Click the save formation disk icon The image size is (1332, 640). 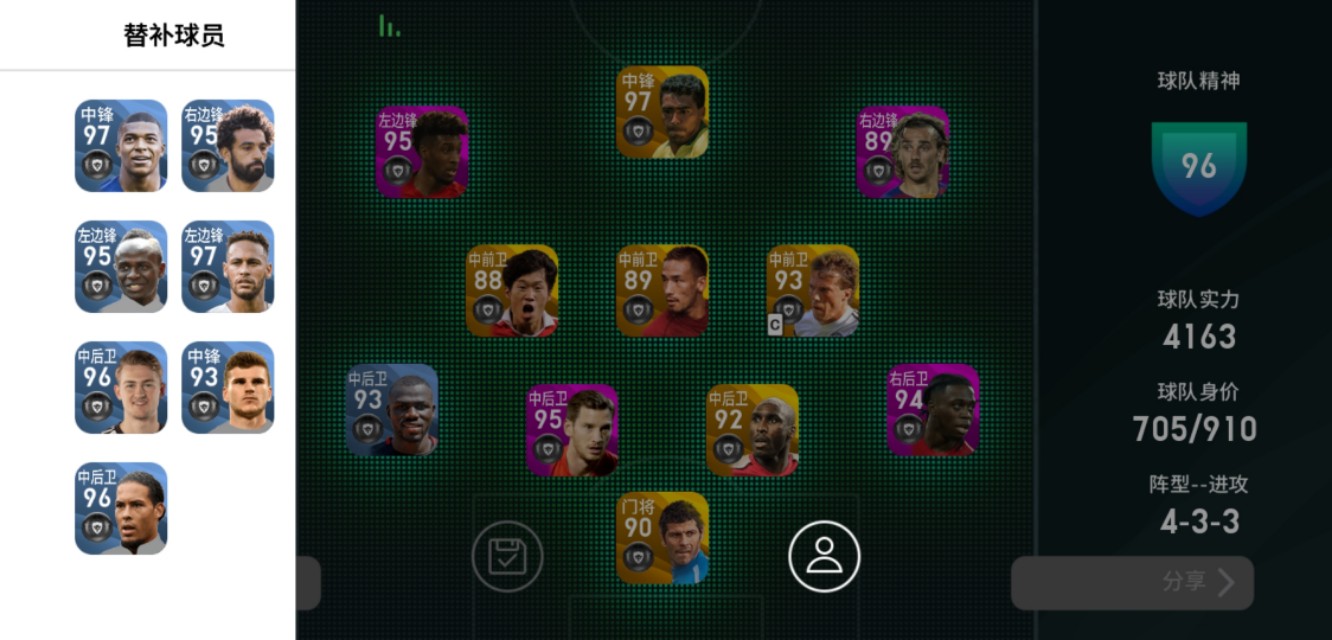[507, 557]
